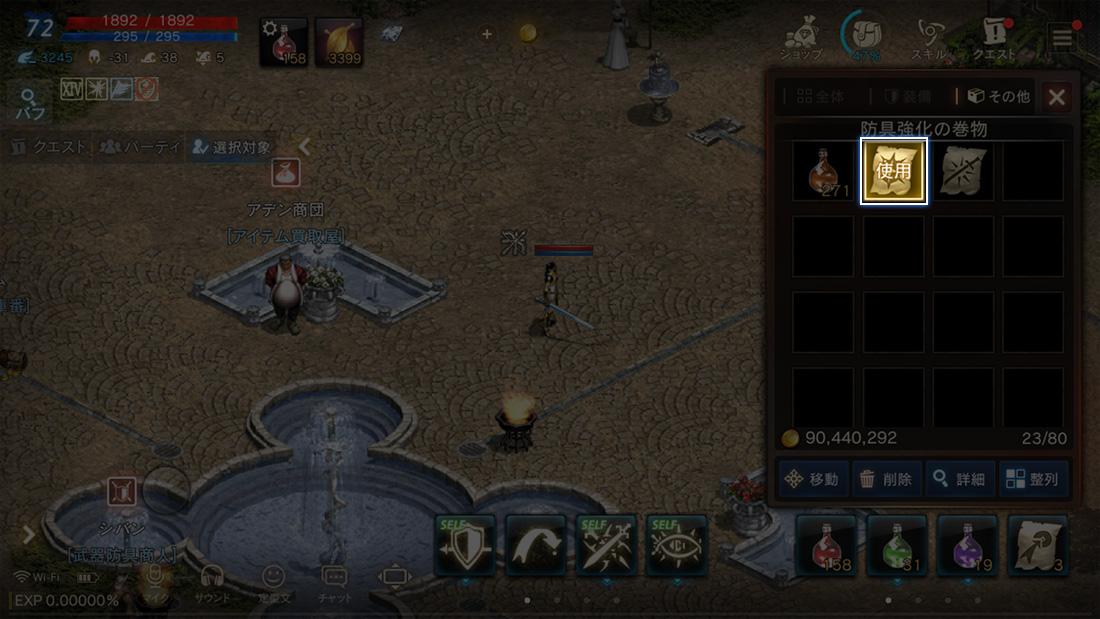Tap the 移動 move button
This screenshot has width=1100, height=619.
pyautogui.click(x=812, y=479)
